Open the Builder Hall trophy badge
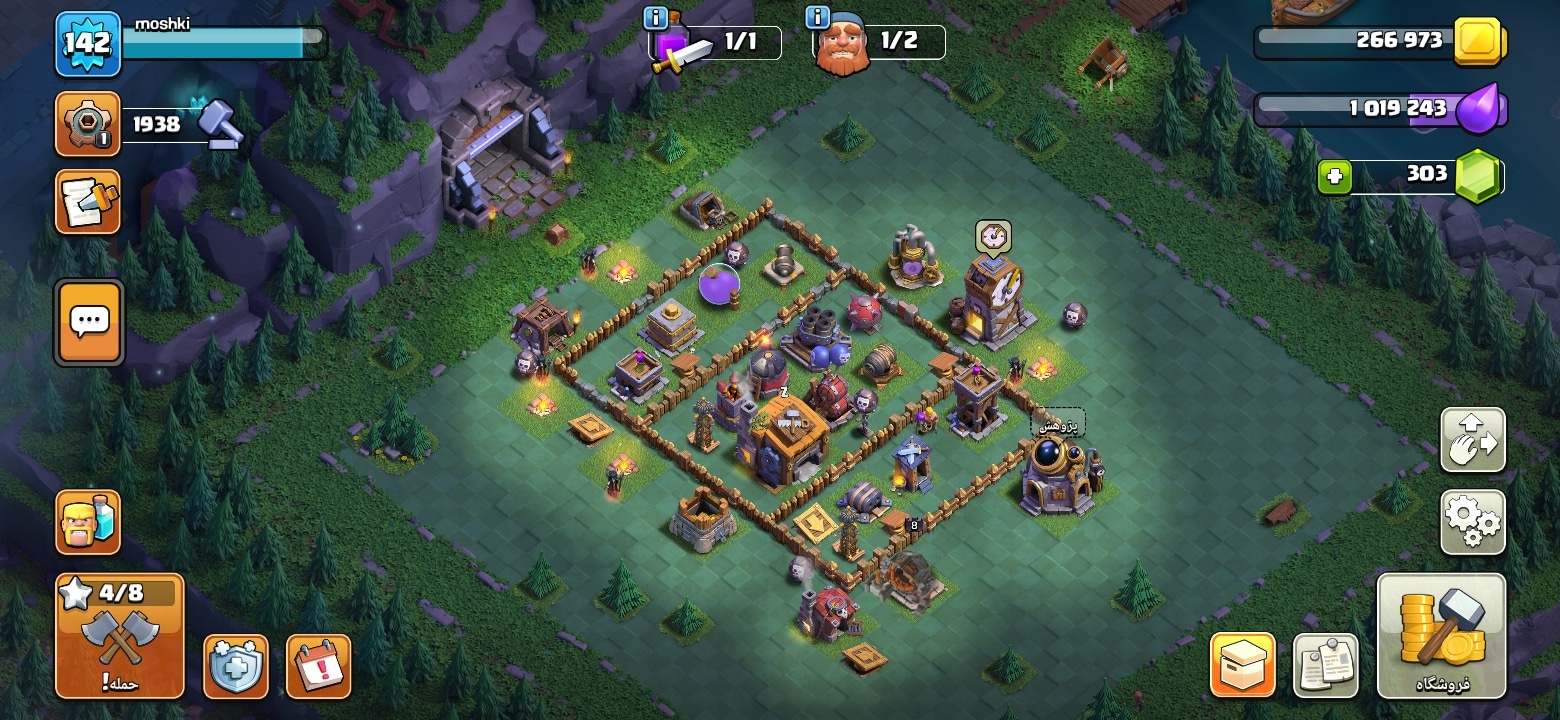This screenshot has height=720, width=1560. pyautogui.click(x=88, y=124)
